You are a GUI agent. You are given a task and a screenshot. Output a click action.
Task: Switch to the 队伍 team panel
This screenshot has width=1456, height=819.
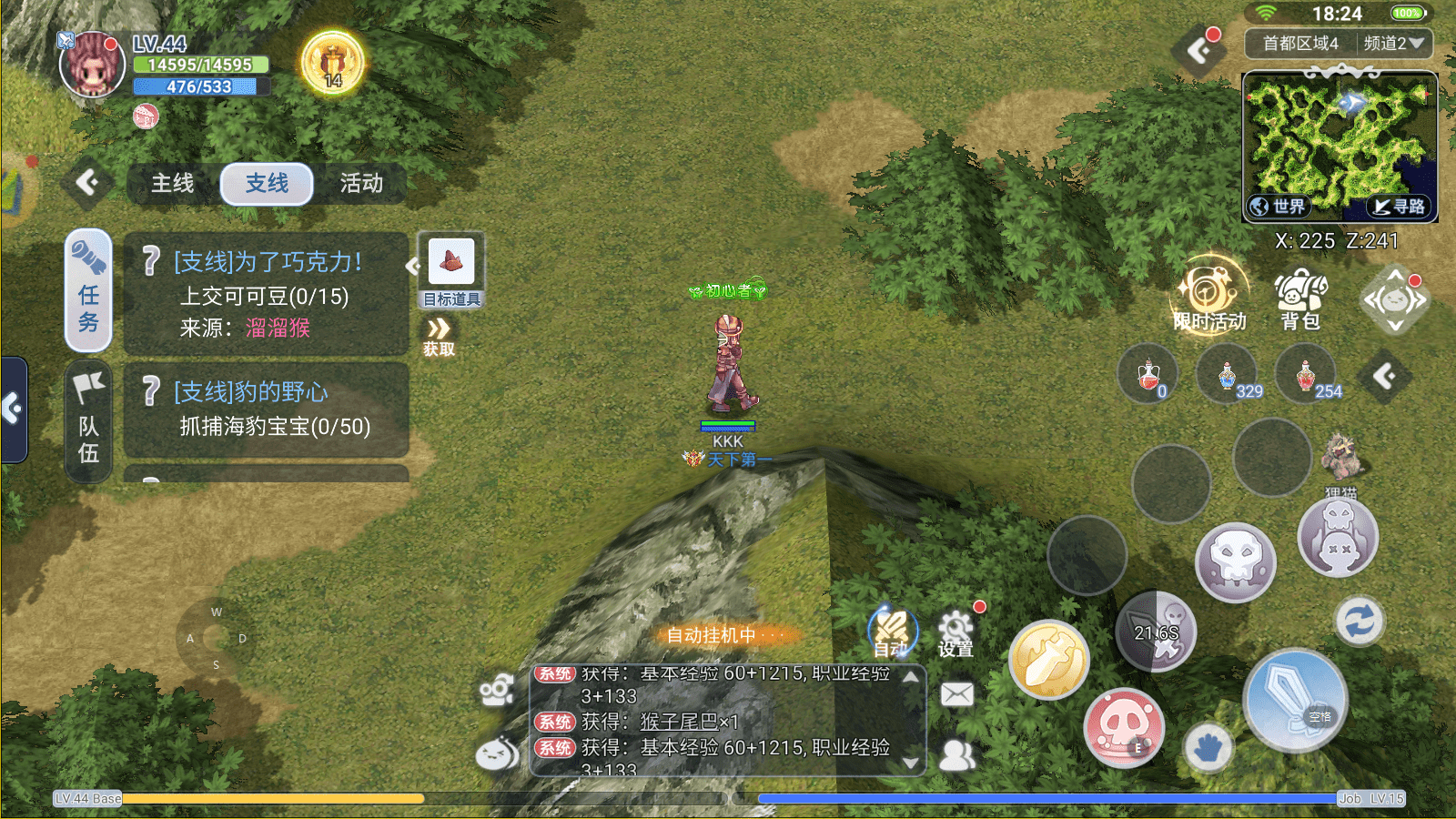pos(88,421)
